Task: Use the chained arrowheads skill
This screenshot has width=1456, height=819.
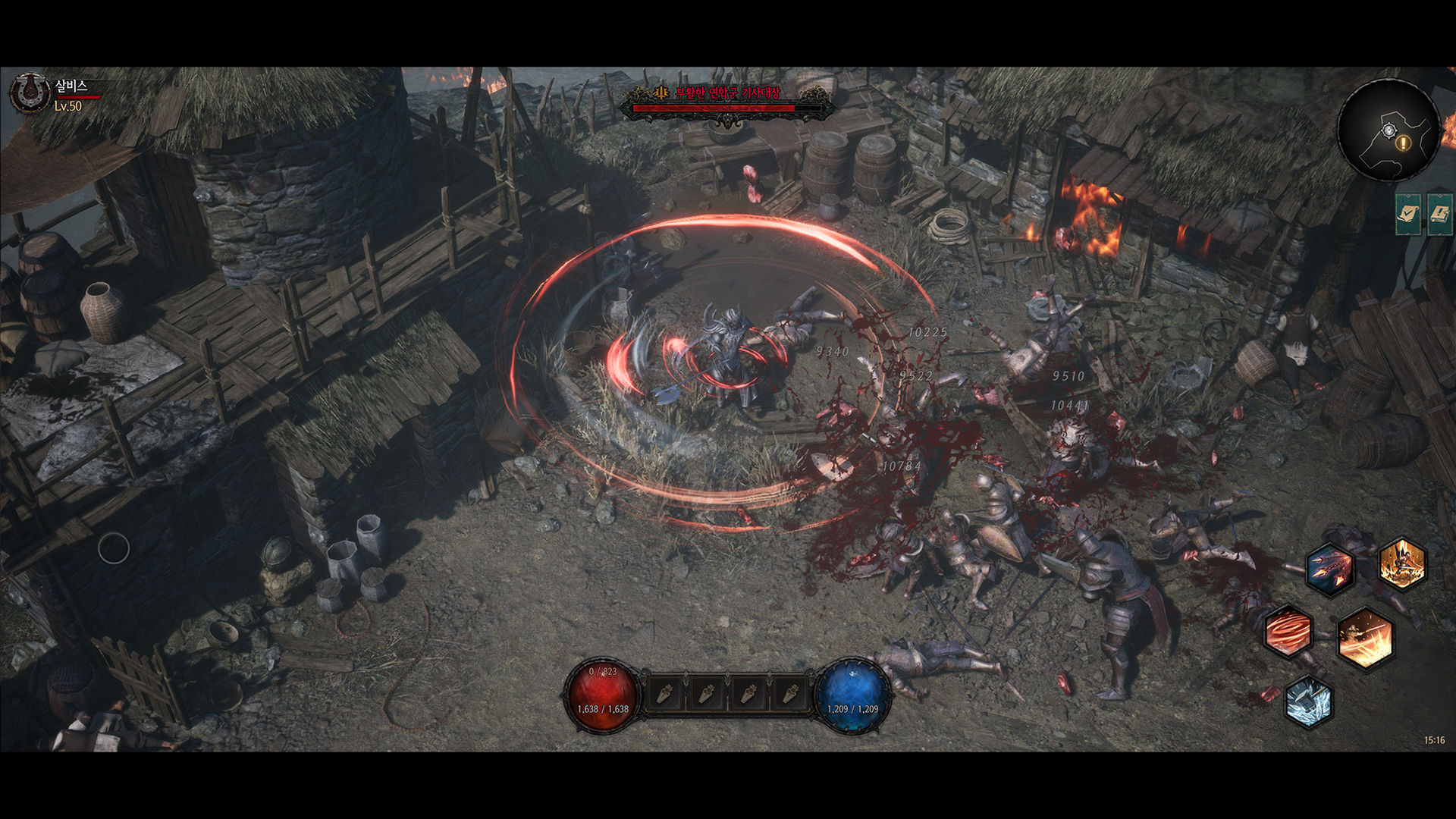Action: pyautogui.click(x=1330, y=569)
